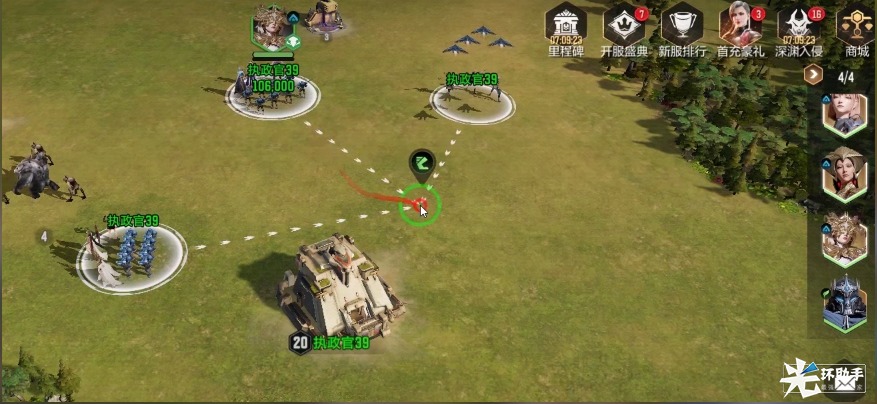This screenshot has height=404, width=877.
Task: Select the golden-crowned hero portrait
Action: pos(844,240)
